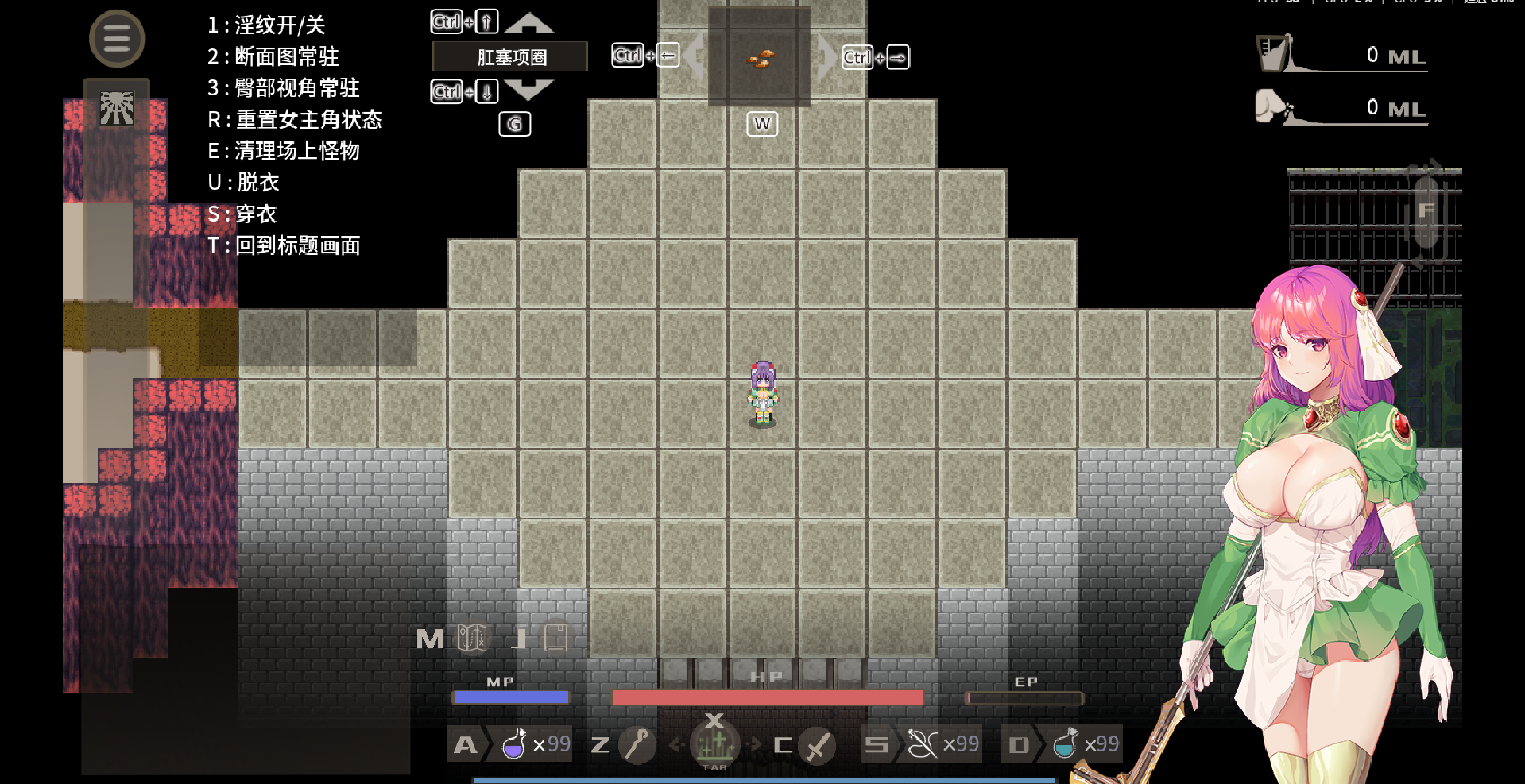Select the 肛塞项圈 label box
Image resolution: width=1525 pixels, height=784 pixels.
click(510, 57)
